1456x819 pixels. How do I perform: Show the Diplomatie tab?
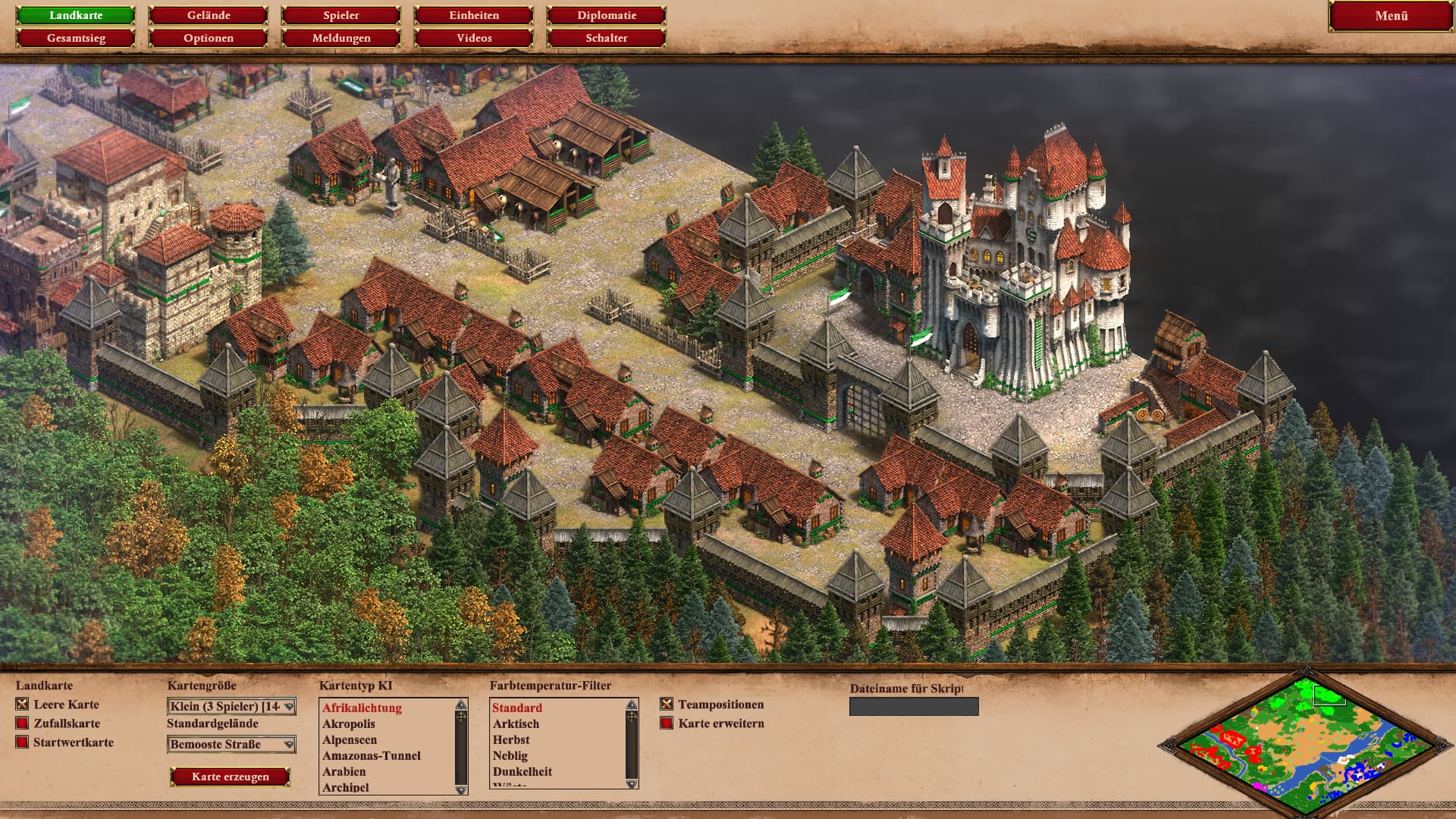[x=607, y=15]
